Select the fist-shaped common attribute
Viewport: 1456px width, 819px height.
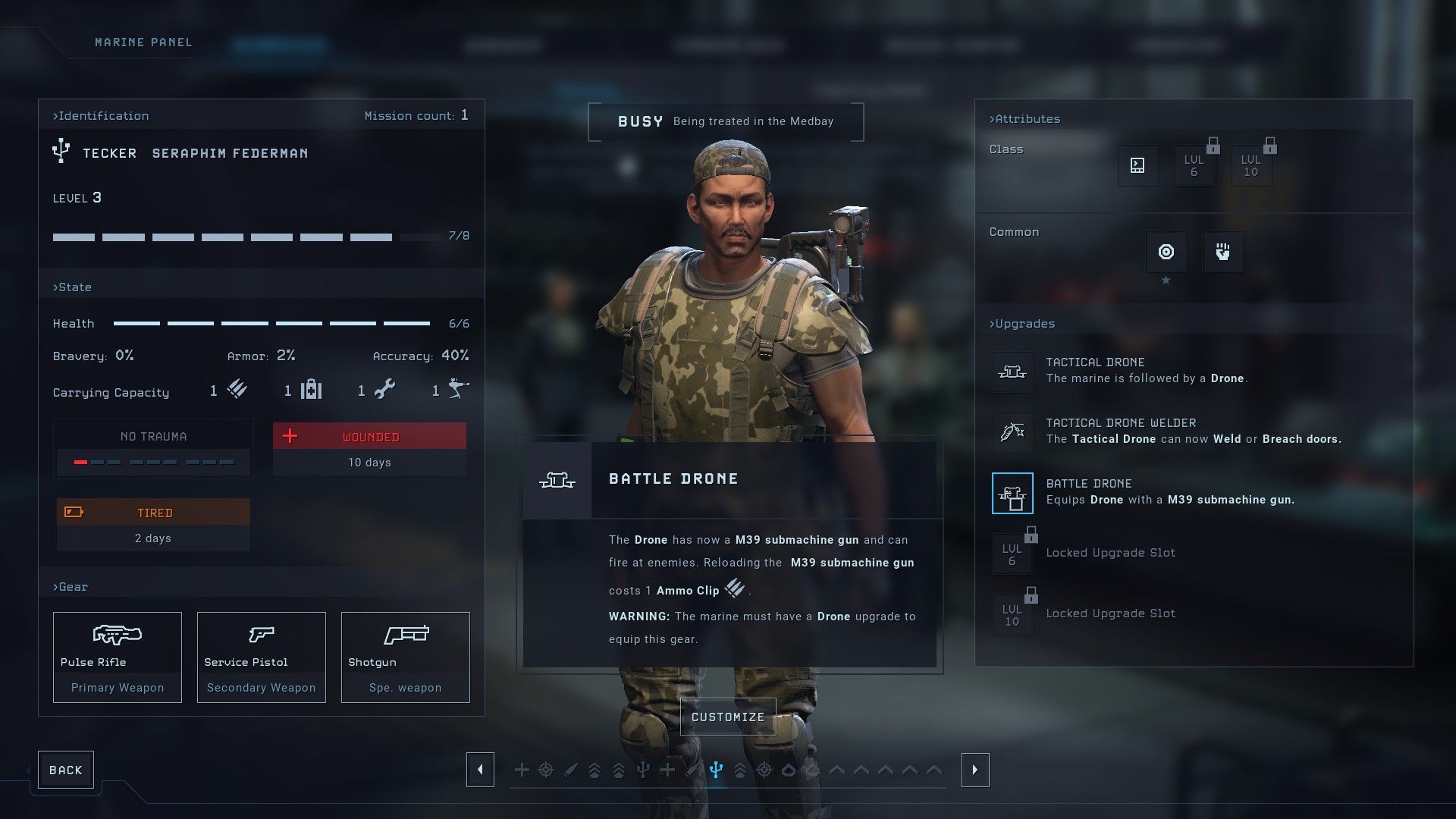click(1223, 252)
